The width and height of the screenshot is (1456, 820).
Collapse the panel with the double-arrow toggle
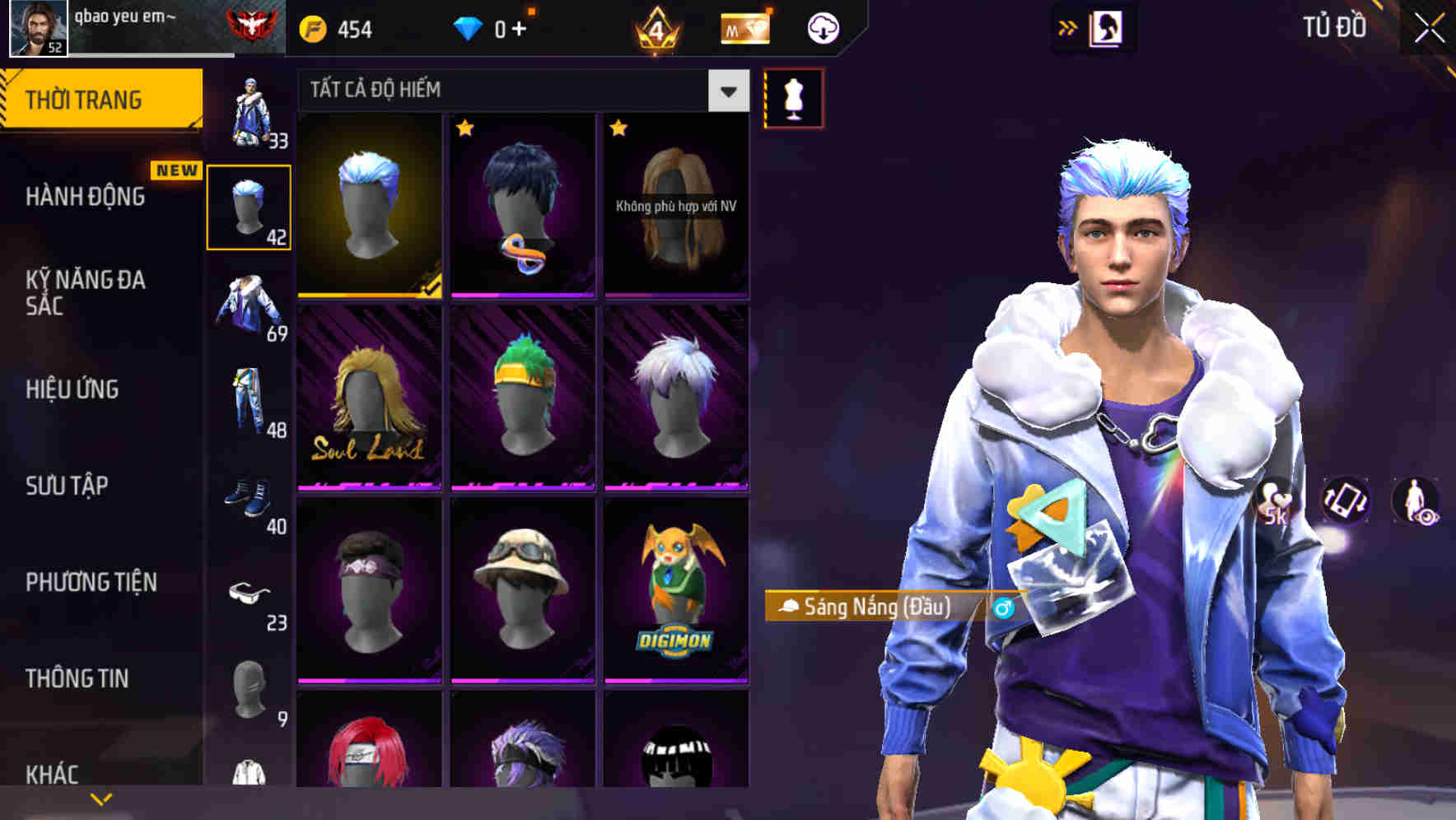pyautogui.click(x=1068, y=26)
